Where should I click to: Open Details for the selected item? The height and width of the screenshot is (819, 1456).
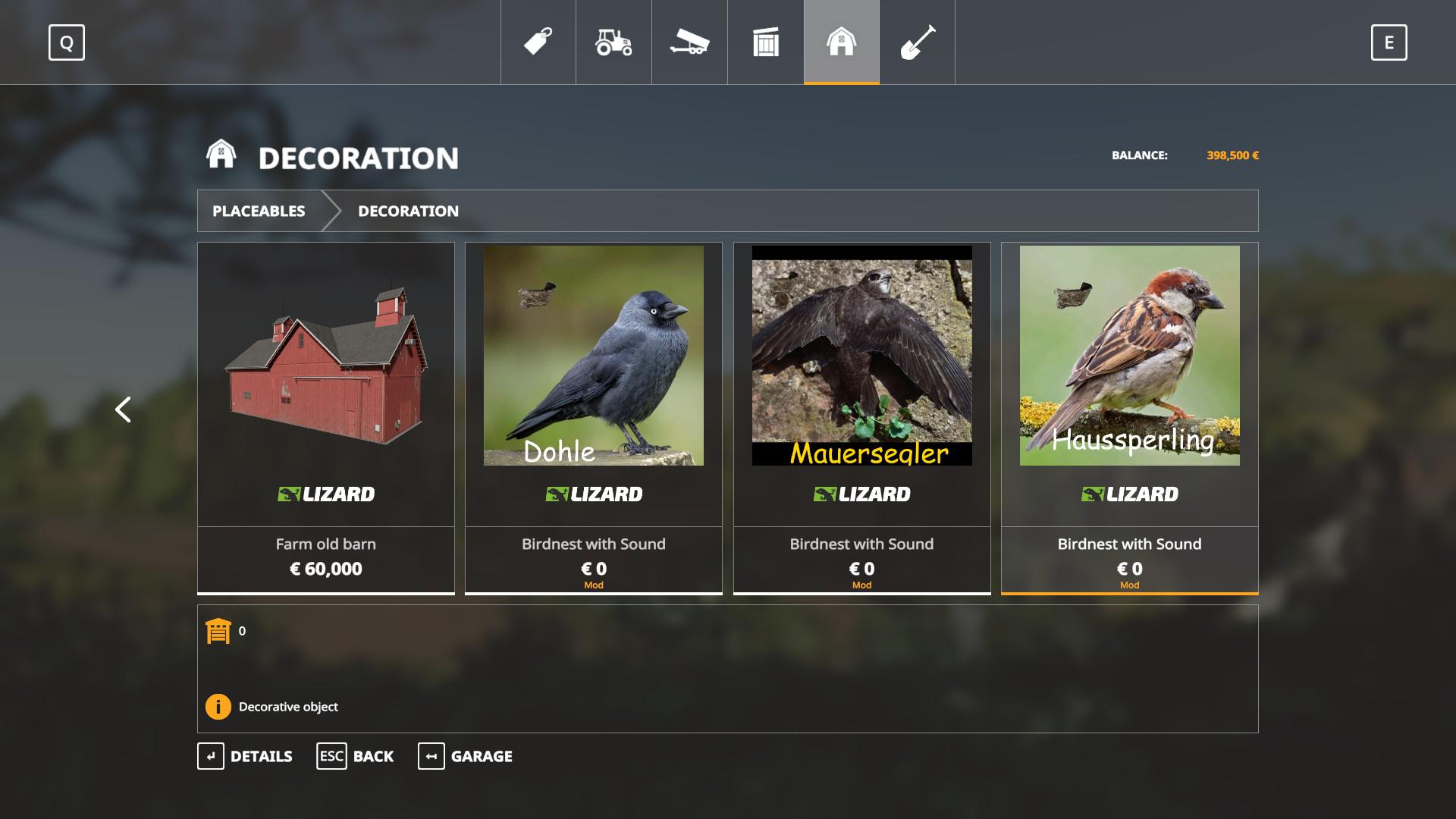[245, 756]
